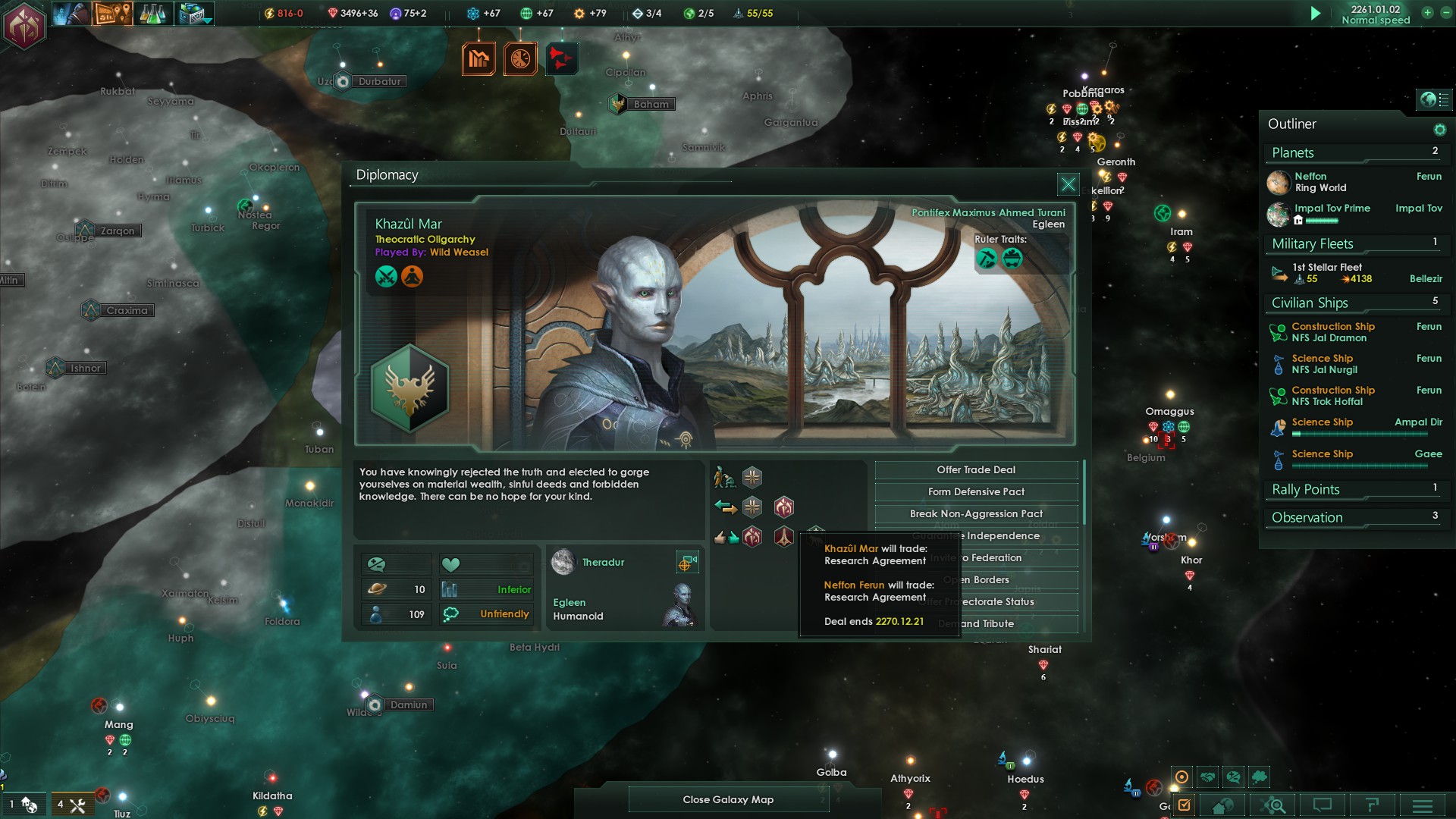This screenshot has height=819, width=1456.
Task: Close Galaxy Map
Action: point(727,799)
